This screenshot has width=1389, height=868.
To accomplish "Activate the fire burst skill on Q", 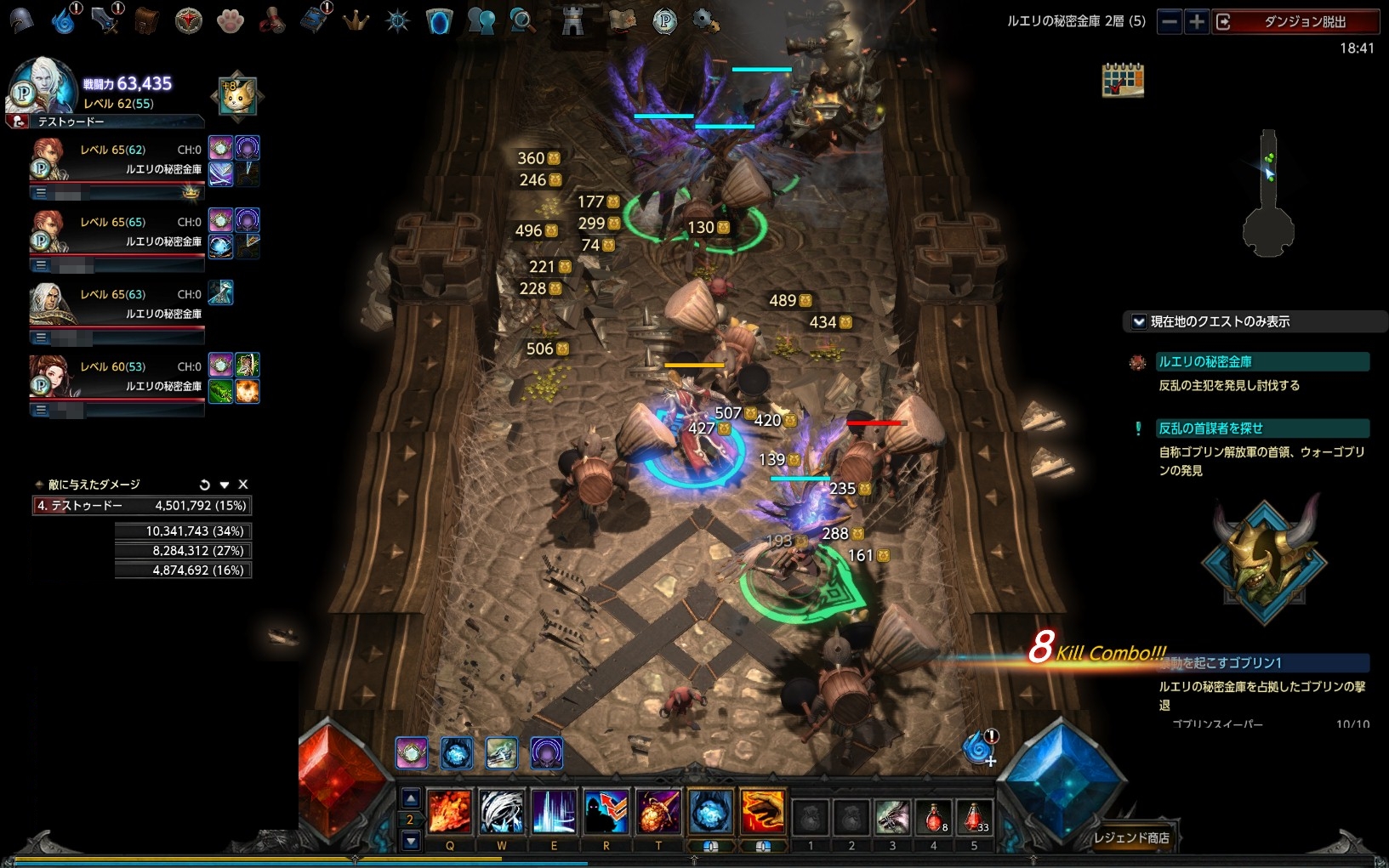I will pos(449,812).
